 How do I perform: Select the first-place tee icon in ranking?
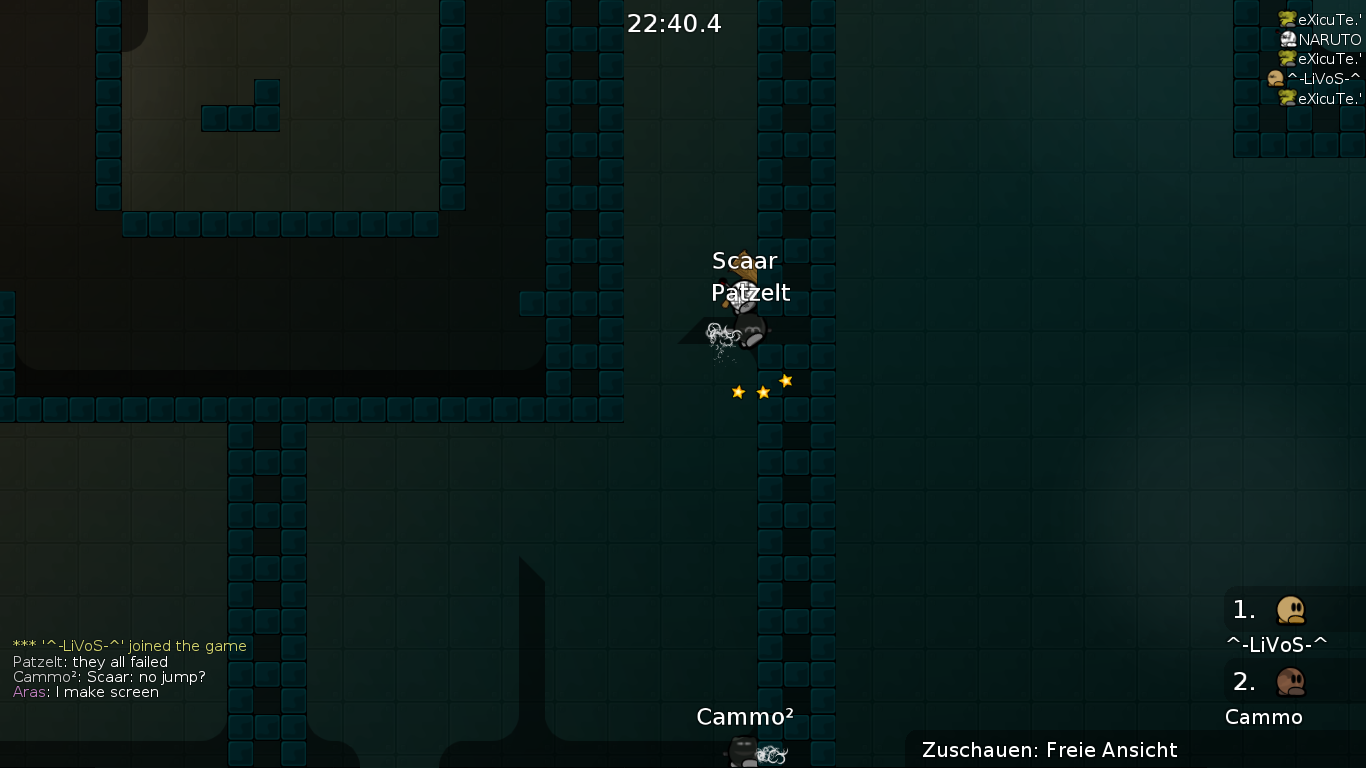point(1291,609)
